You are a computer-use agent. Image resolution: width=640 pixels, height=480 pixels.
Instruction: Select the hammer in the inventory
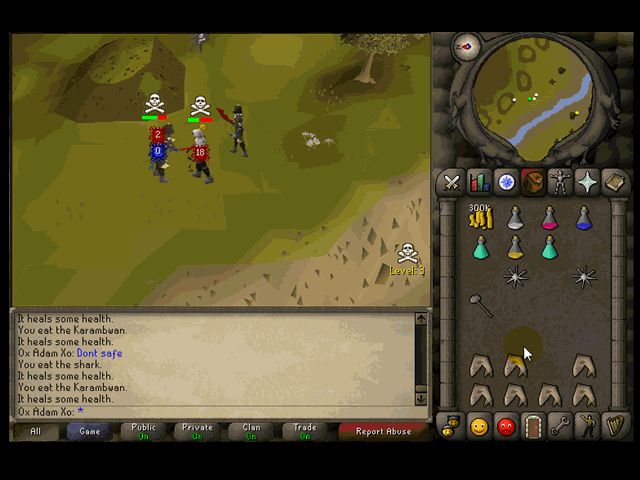481,306
